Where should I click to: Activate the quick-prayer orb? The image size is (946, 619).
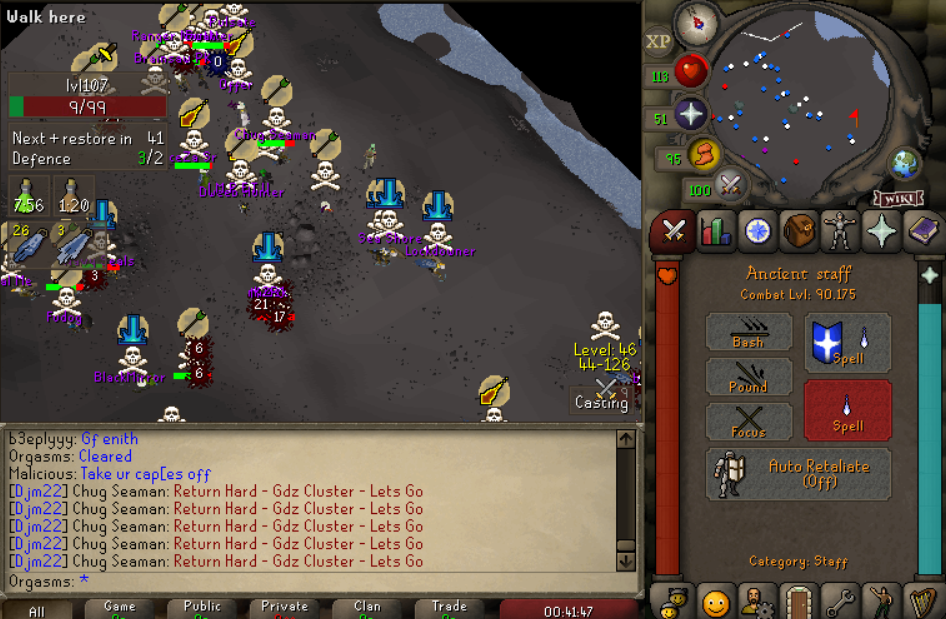point(690,114)
